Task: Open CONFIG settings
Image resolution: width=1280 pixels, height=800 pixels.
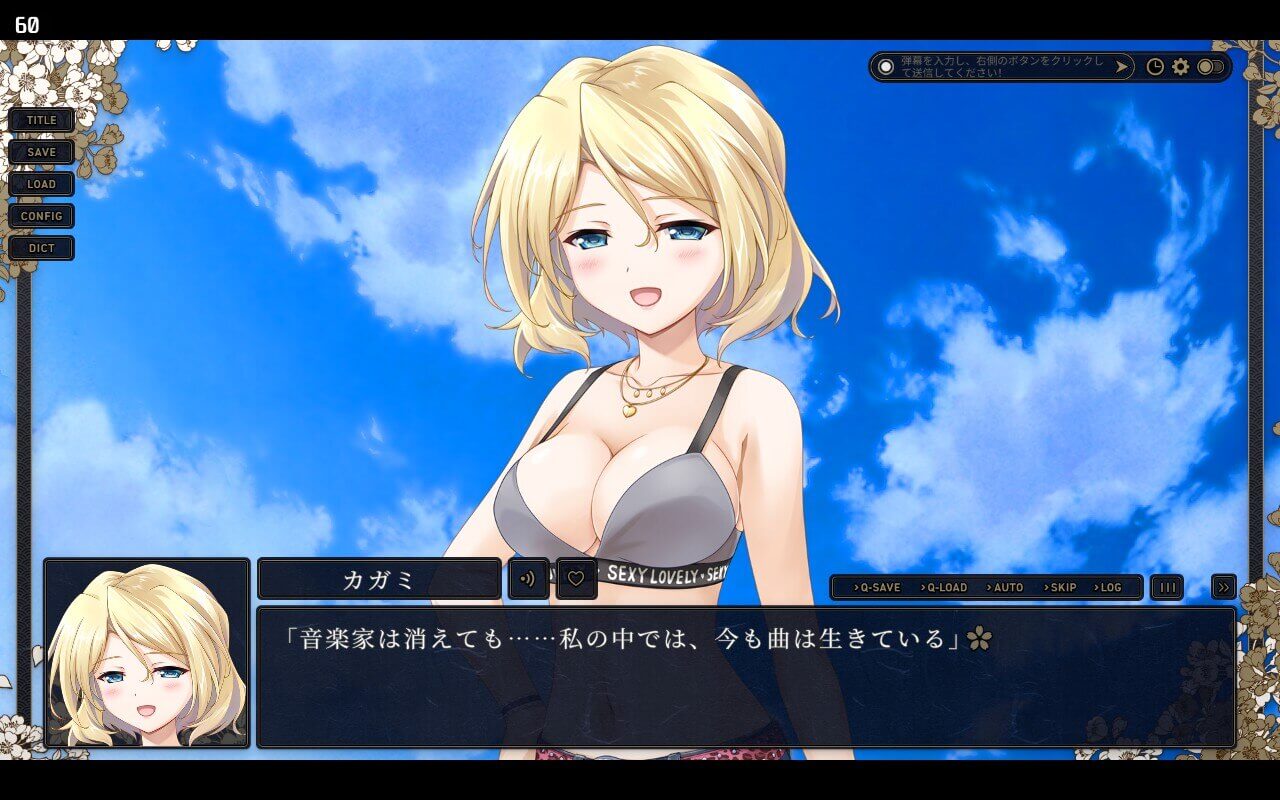Action: [41, 216]
